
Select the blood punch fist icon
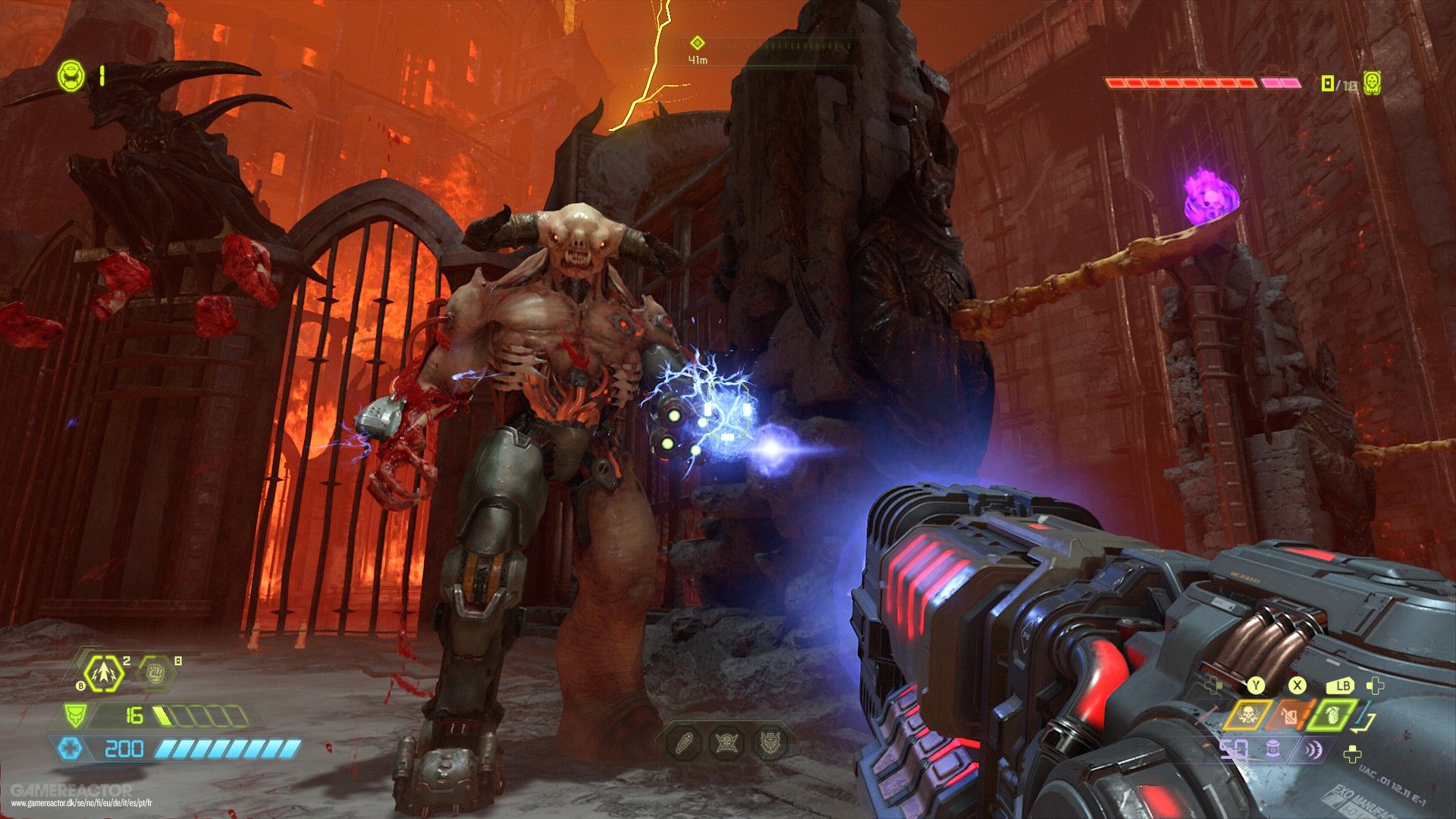(x=155, y=673)
